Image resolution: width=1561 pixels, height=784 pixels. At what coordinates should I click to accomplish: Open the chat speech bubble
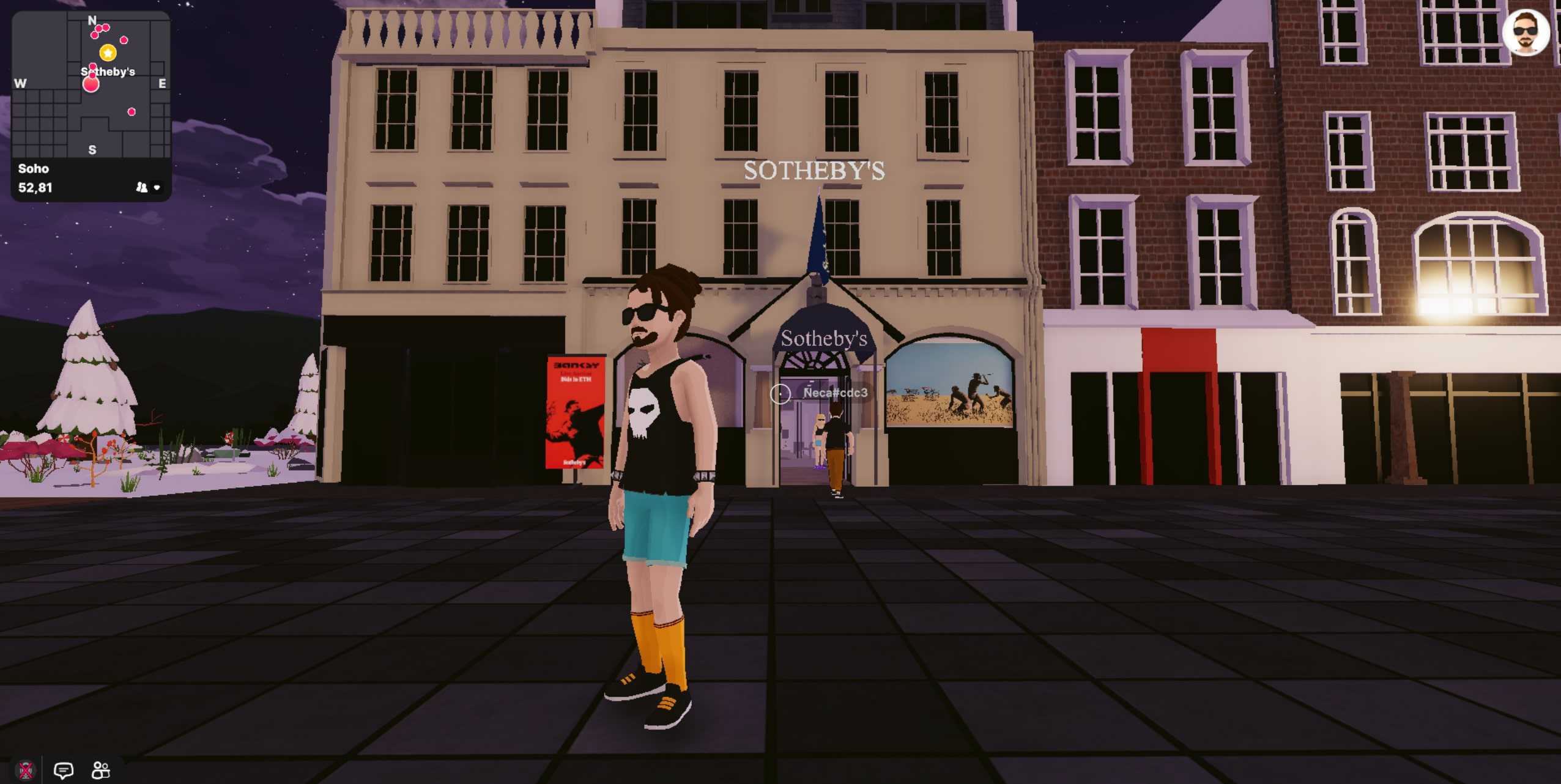pos(64,770)
